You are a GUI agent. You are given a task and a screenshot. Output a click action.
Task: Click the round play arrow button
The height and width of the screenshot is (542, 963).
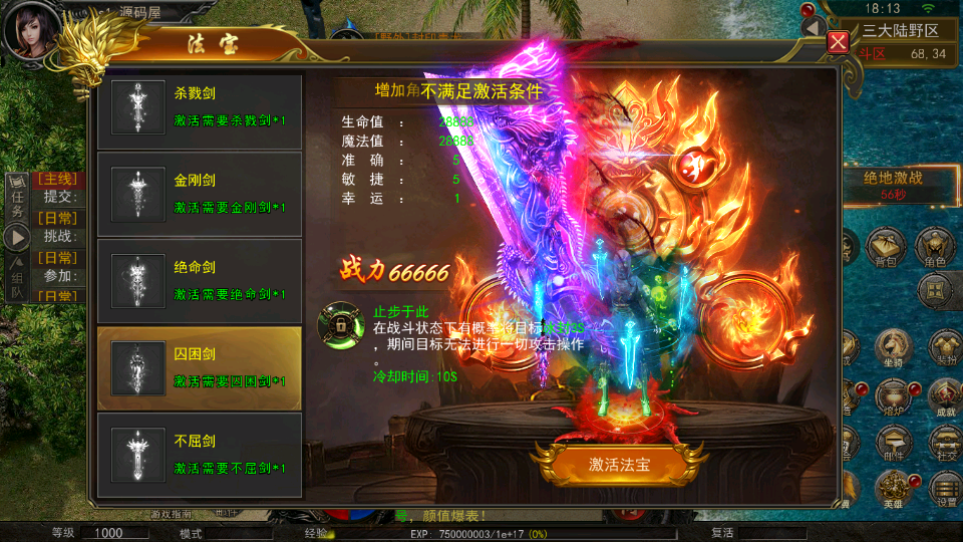[x=17, y=237]
